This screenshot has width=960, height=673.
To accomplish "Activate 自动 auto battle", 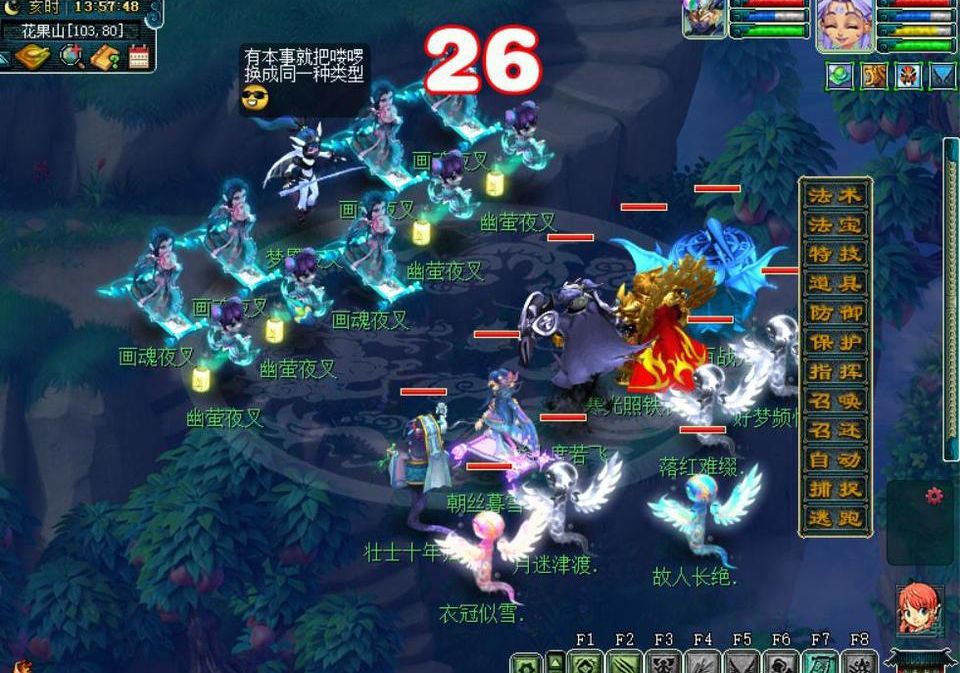I will pos(835,460).
